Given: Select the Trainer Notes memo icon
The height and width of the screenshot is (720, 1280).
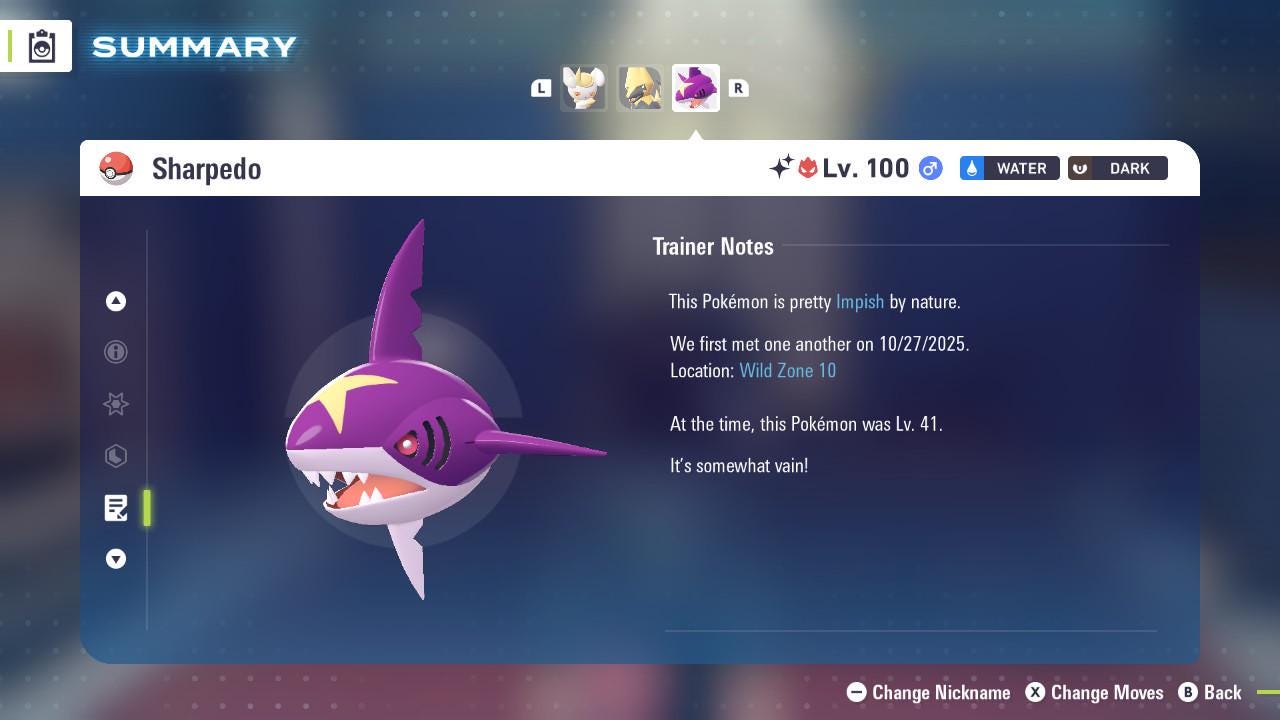Looking at the screenshot, I should point(116,508).
